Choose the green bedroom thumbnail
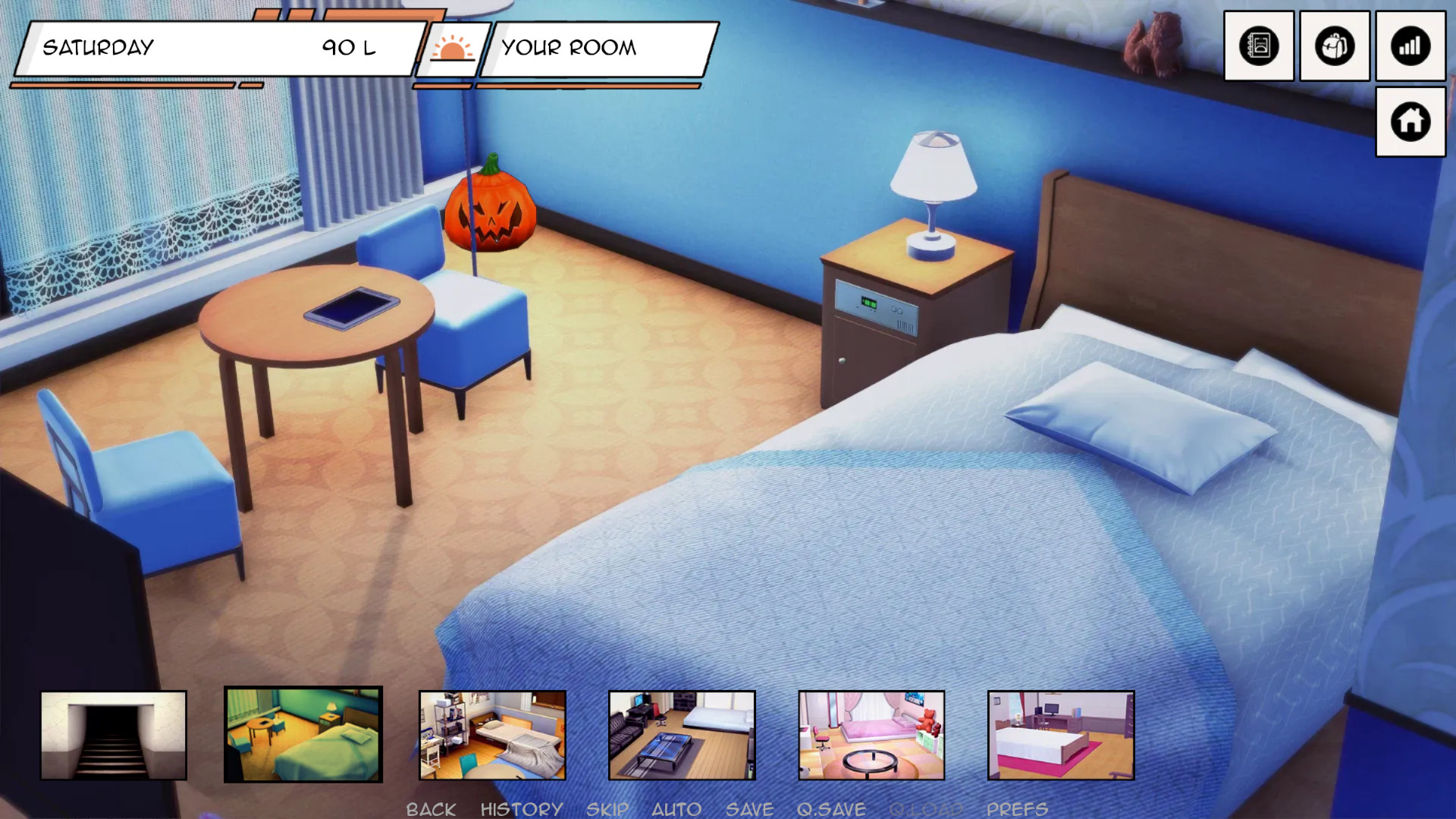The image size is (1456, 819). 303,735
